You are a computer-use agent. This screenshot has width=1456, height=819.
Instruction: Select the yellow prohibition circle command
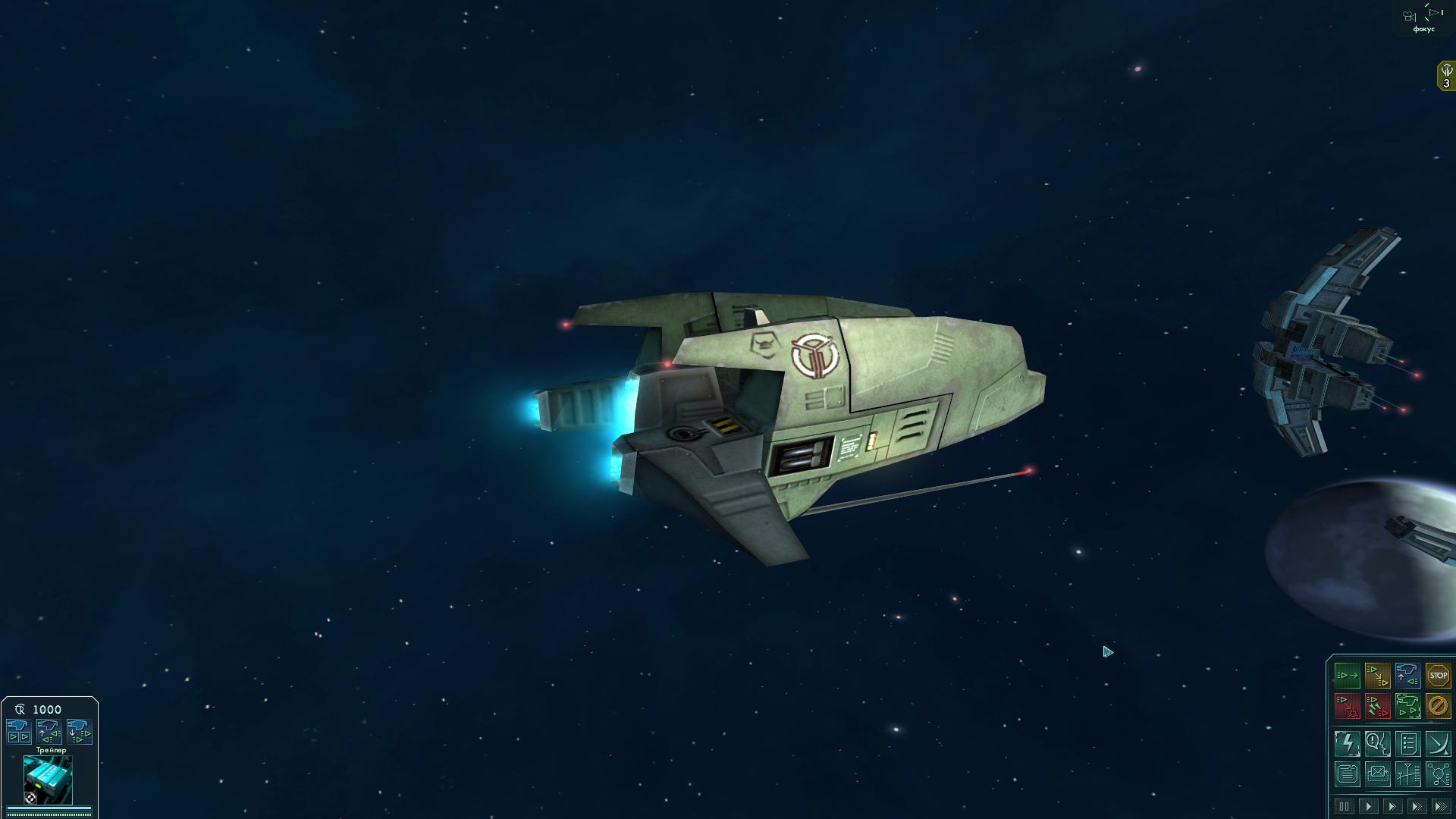(1438, 706)
